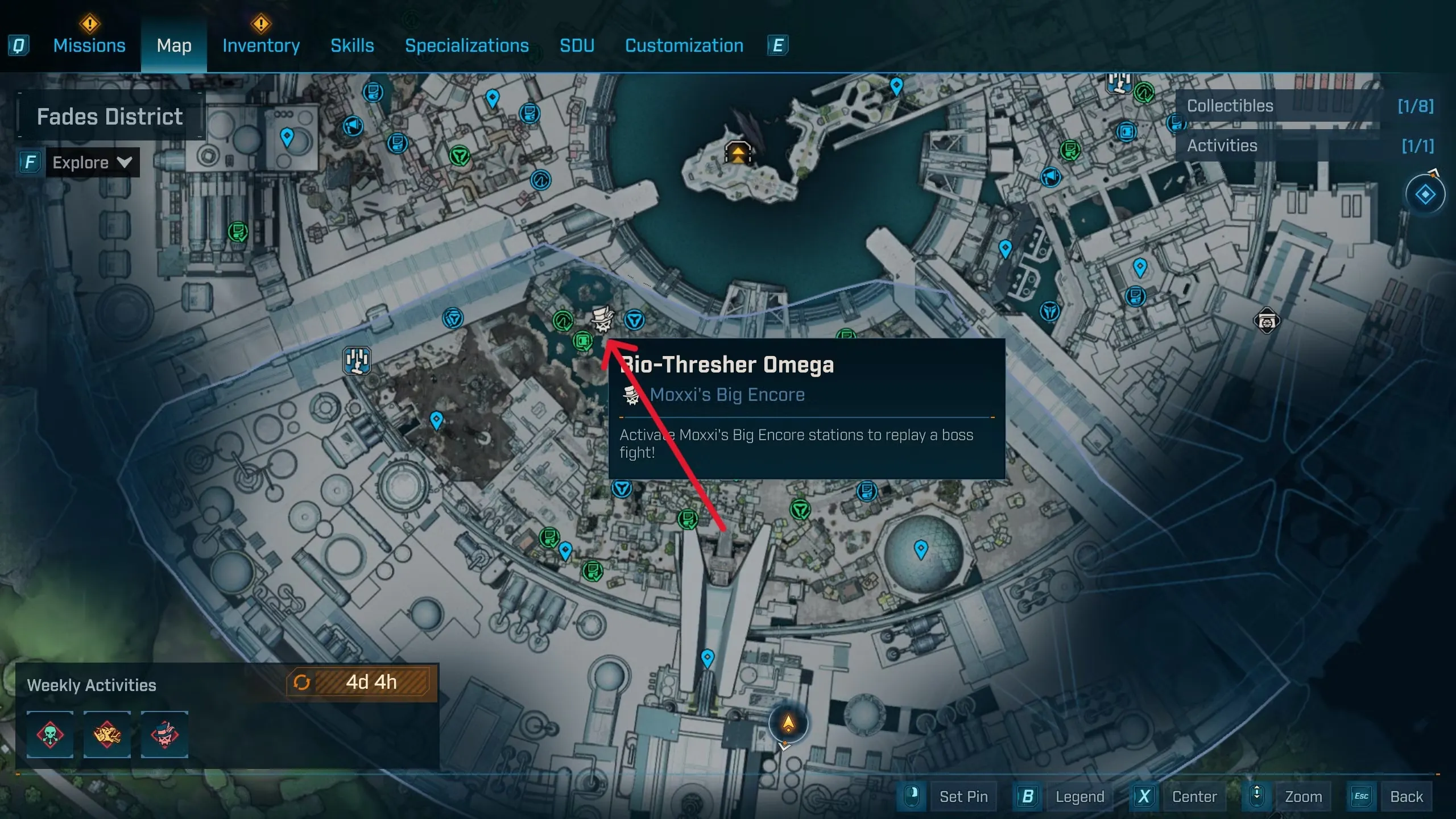Select the SDU tab
Image resolution: width=1456 pixels, height=819 pixels.
coord(577,45)
